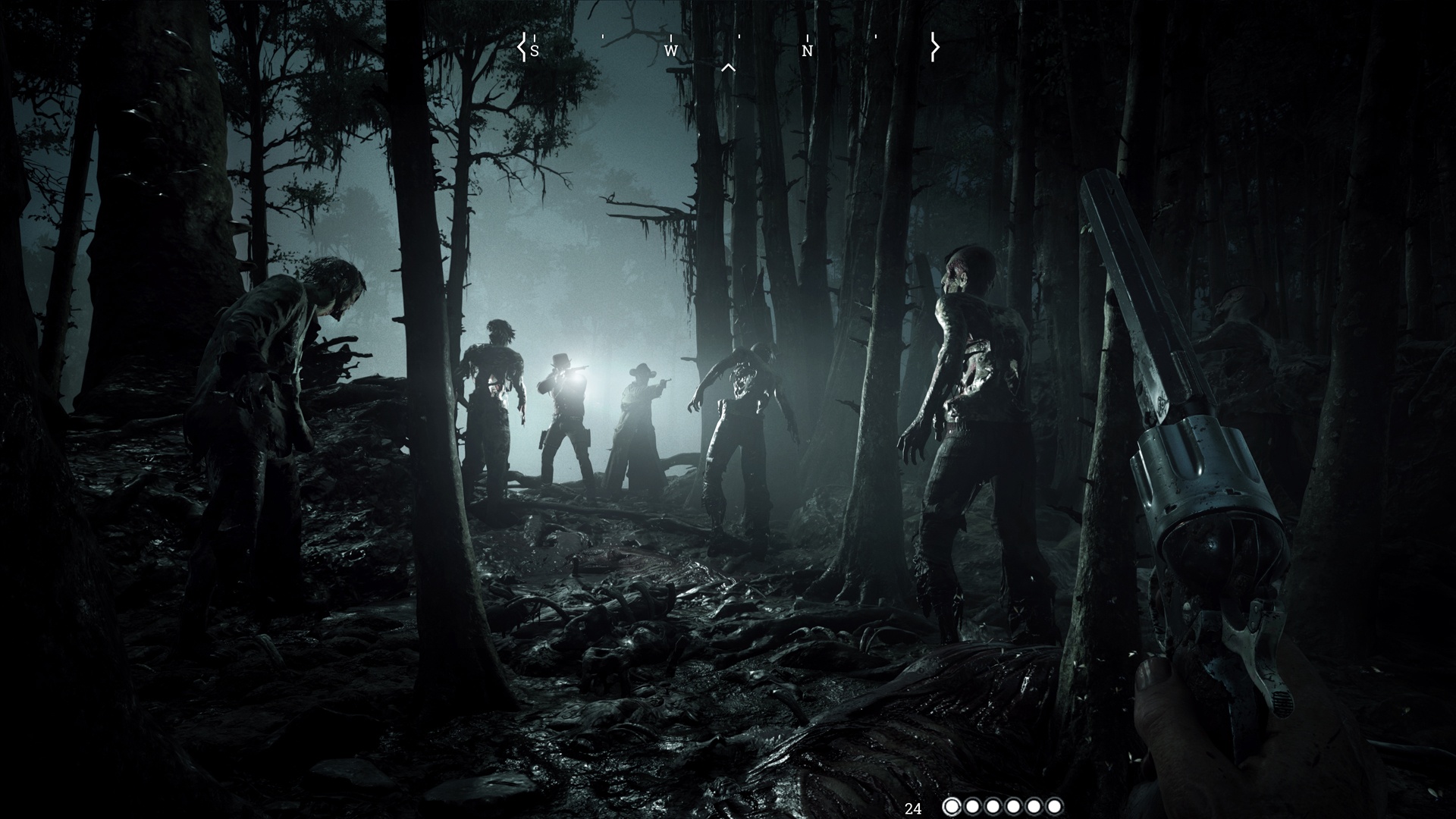Screen dimensions: 1456x819
Task: Select the compass N marker
Action: [808, 49]
